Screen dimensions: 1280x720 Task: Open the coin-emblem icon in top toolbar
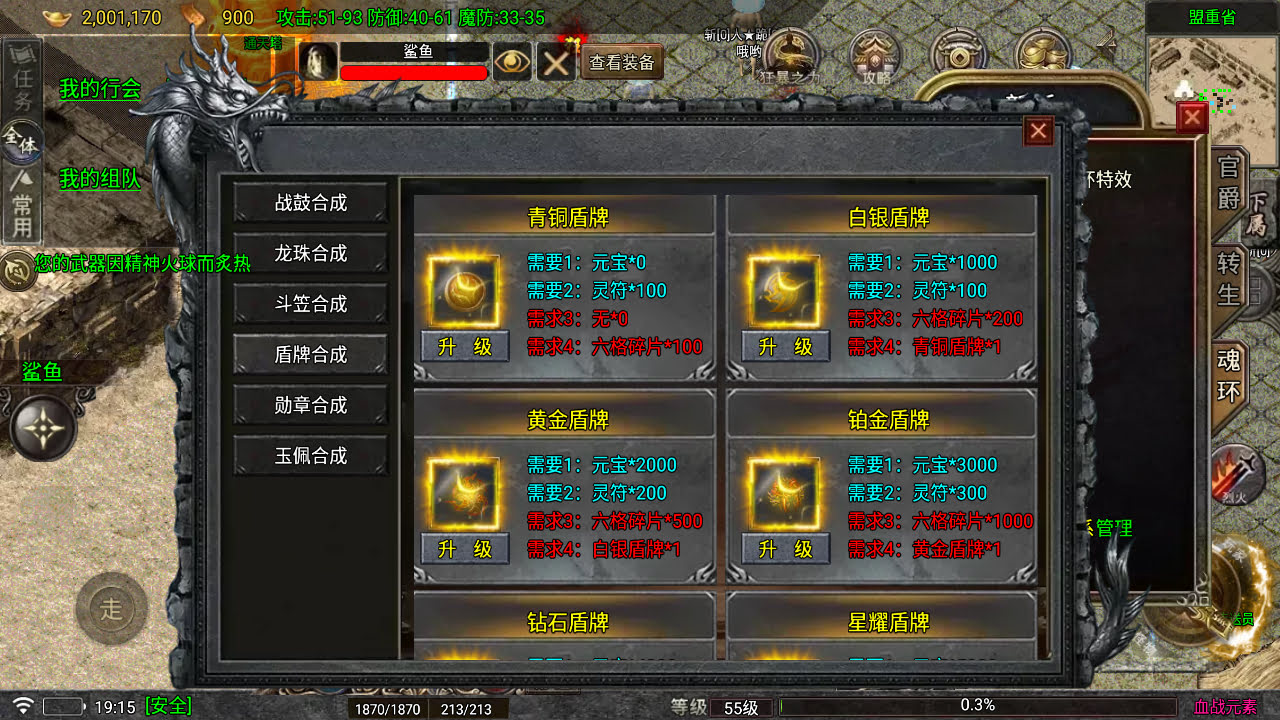pyautogui.click(x=960, y=50)
